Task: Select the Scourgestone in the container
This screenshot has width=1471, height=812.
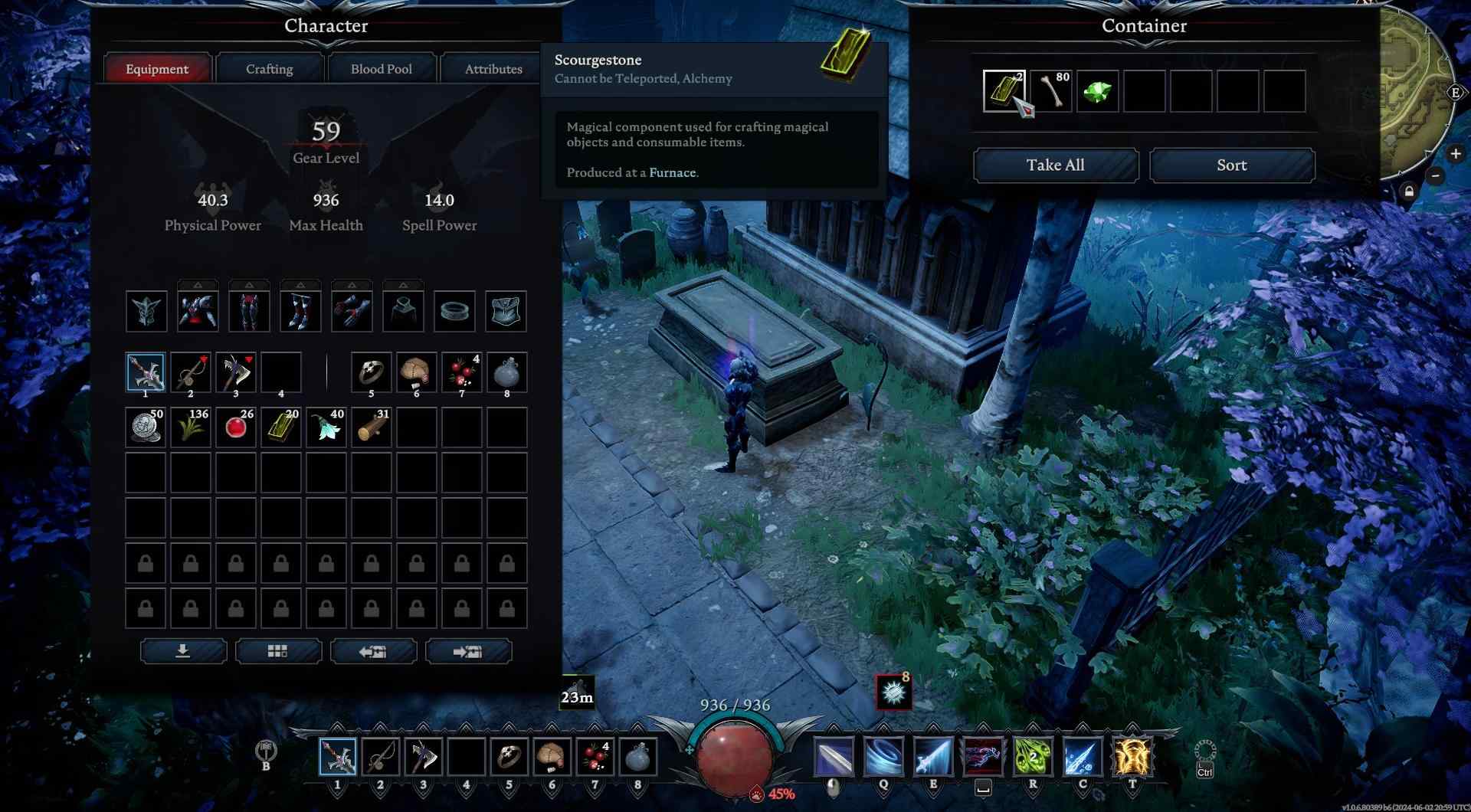Action: tap(1004, 91)
